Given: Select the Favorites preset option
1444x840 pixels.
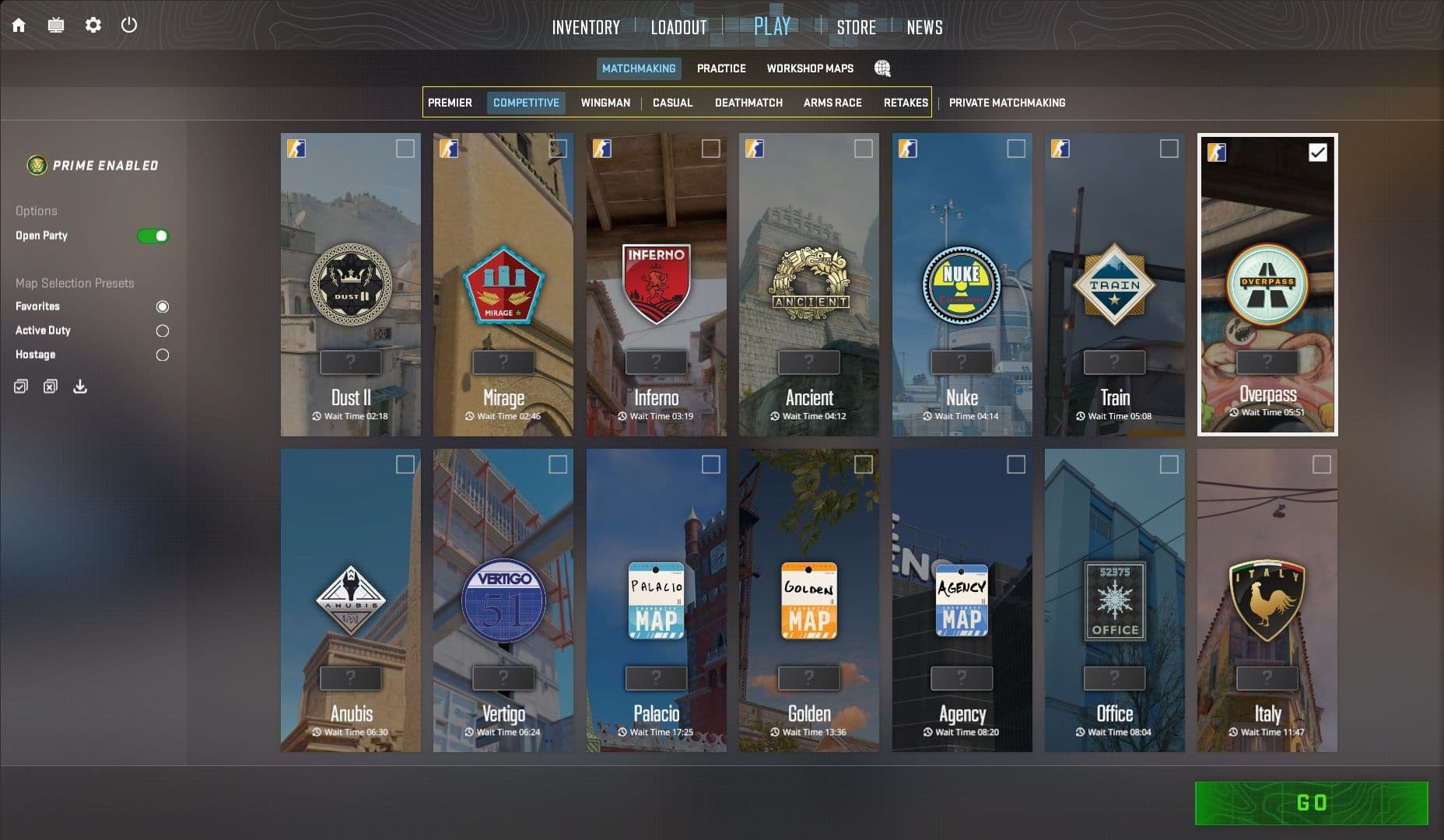Looking at the screenshot, I should coord(162,306).
